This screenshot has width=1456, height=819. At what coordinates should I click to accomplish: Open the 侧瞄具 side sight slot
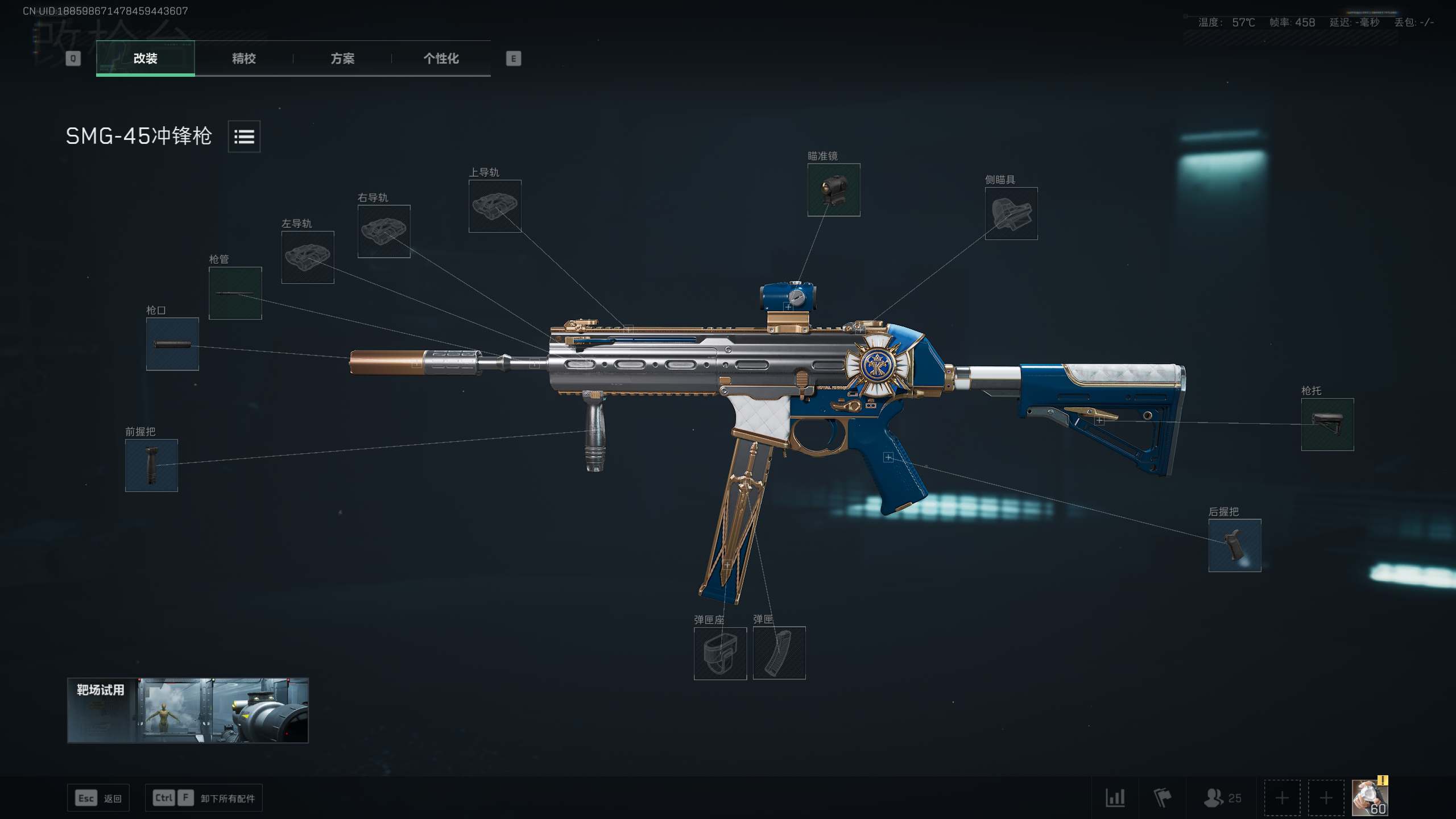tap(1011, 214)
